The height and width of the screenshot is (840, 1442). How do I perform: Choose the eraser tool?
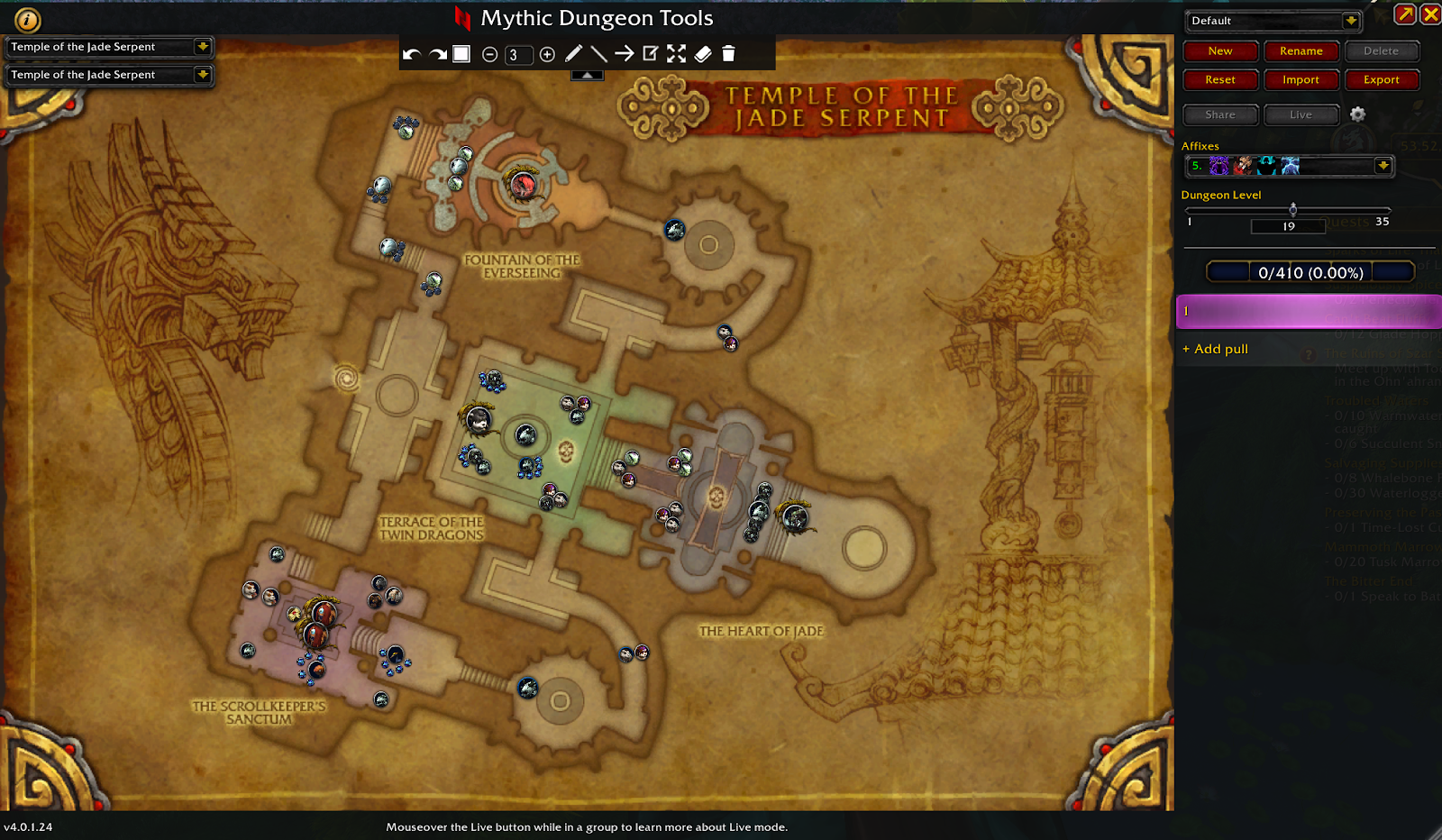(x=703, y=54)
